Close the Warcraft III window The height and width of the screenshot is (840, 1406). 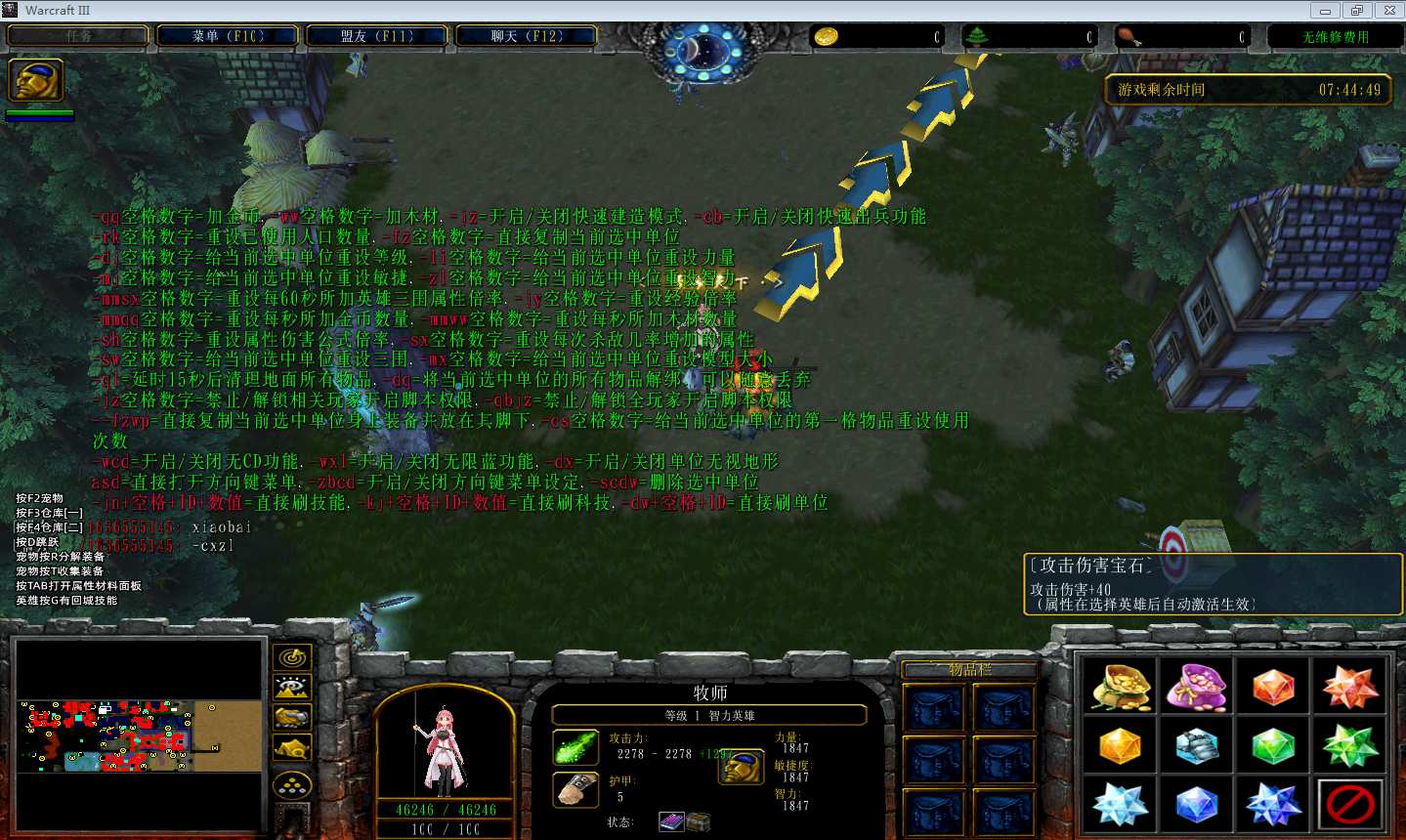coord(1388,11)
